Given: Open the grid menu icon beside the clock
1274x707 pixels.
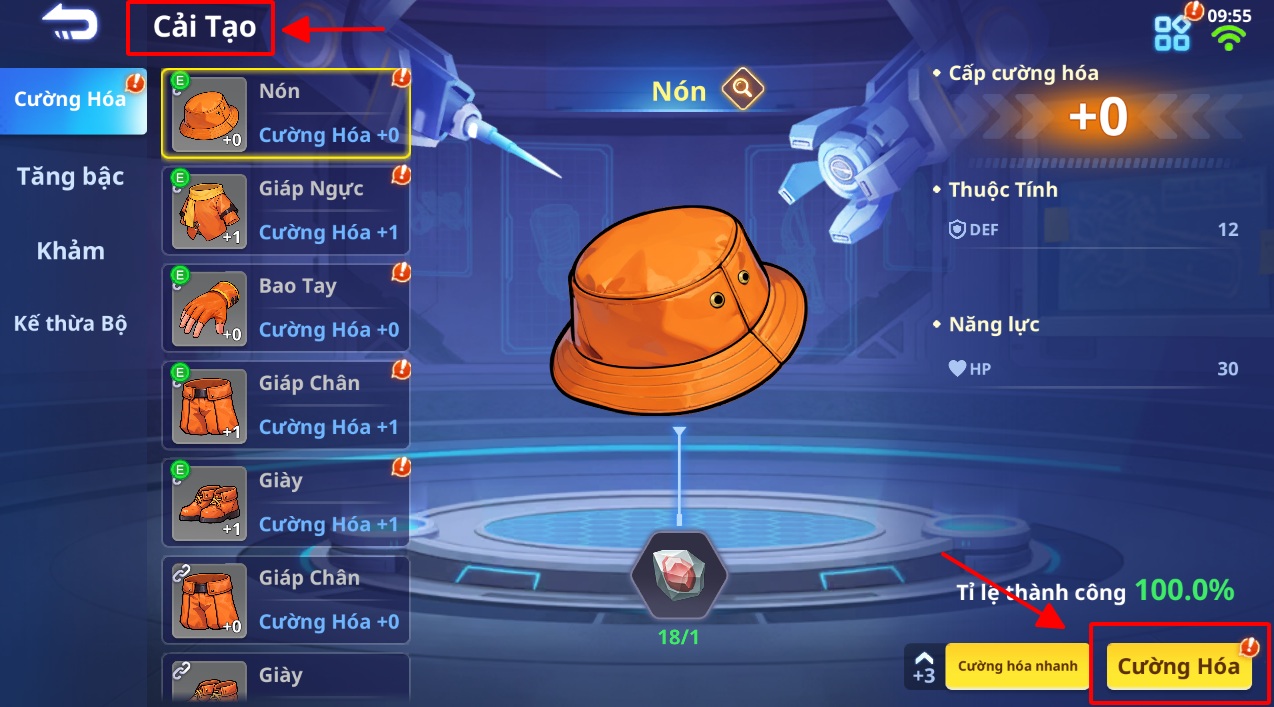Looking at the screenshot, I should (1172, 33).
